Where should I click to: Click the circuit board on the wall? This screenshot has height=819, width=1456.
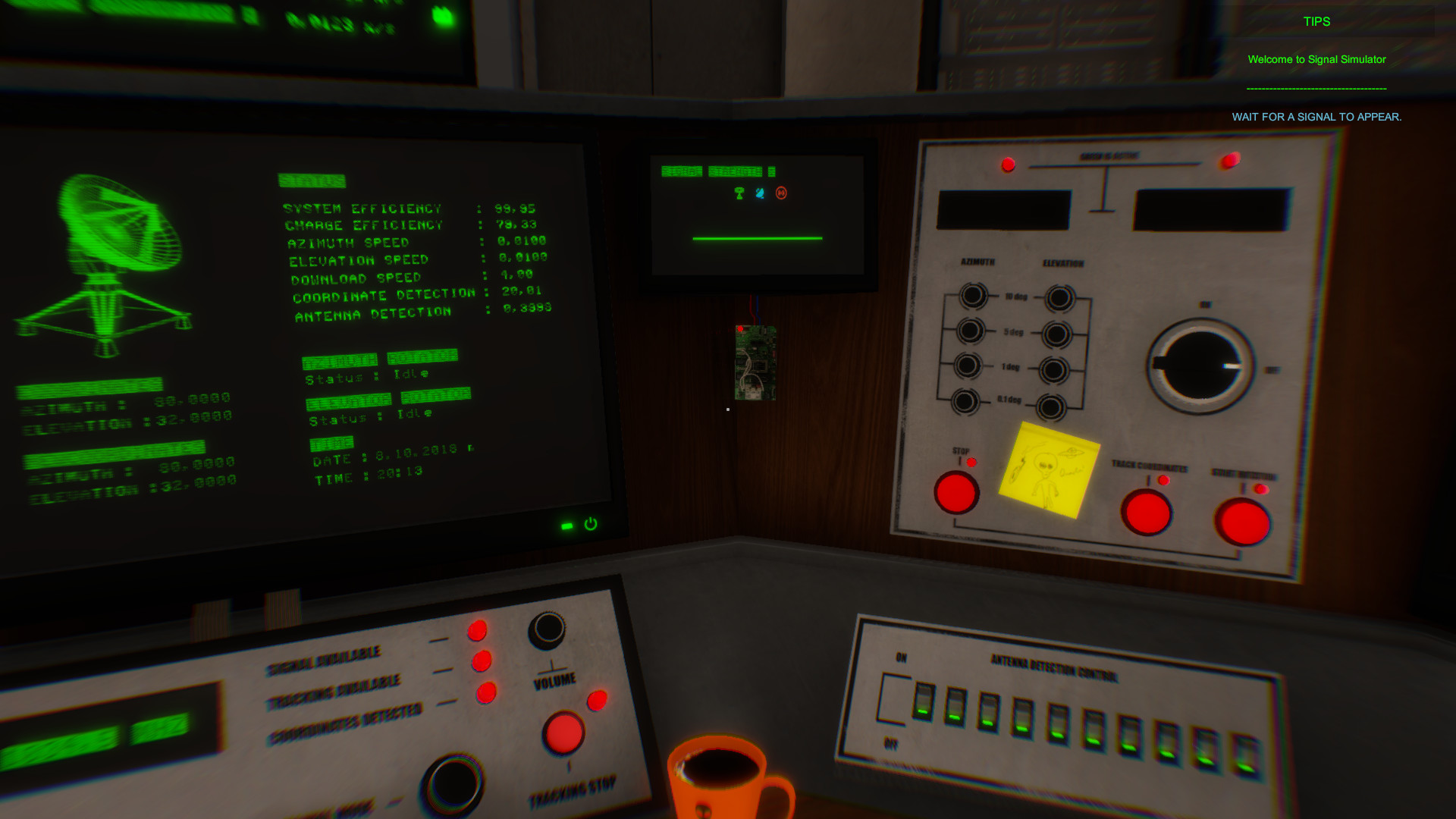click(755, 362)
